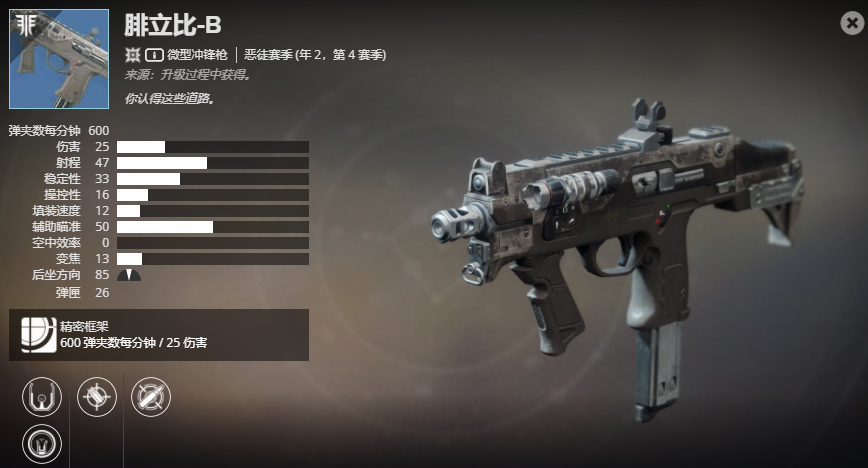Select the 精密框架 intrinsic frame perk
This screenshot has width=868, height=468.
(x=38, y=334)
